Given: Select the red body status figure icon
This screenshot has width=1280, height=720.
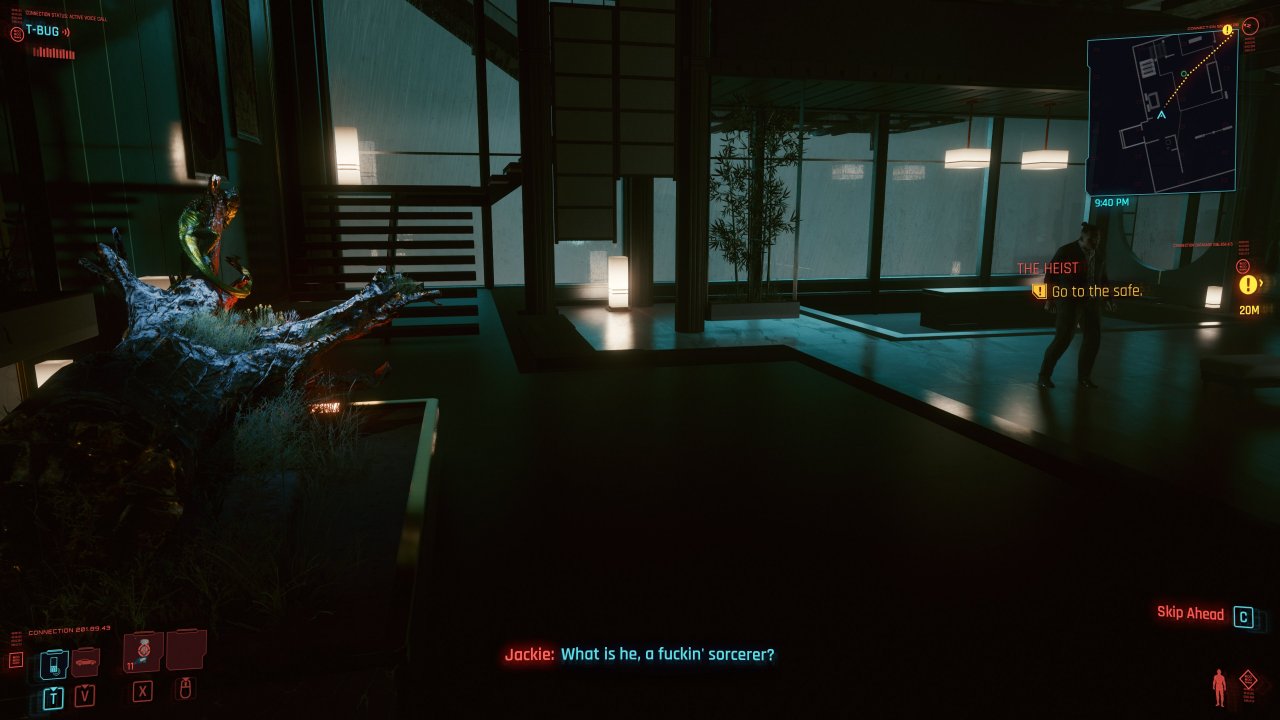Looking at the screenshot, I should [1219, 685].
